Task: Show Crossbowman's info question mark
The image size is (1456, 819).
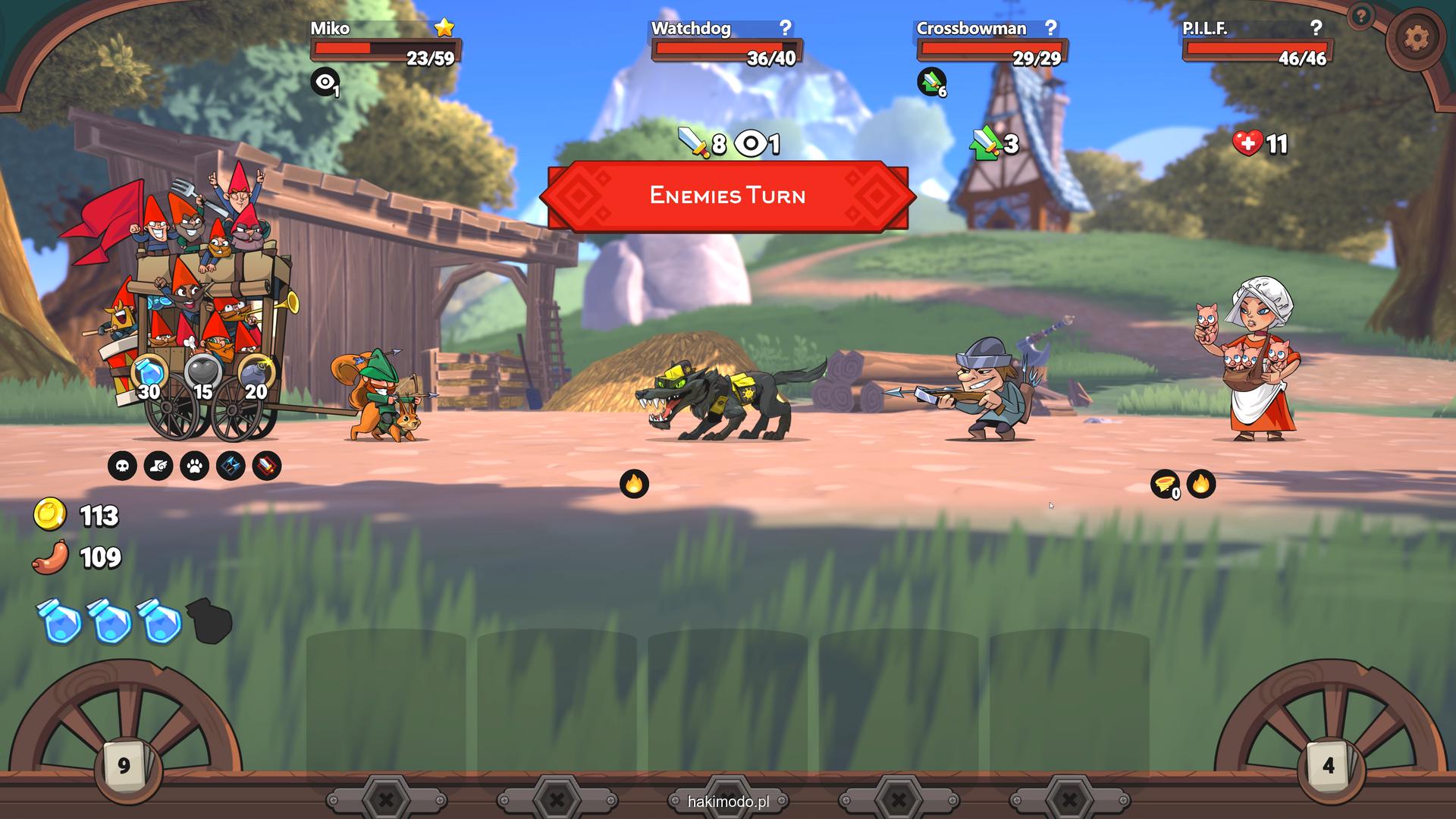Action: (1050, 28)
